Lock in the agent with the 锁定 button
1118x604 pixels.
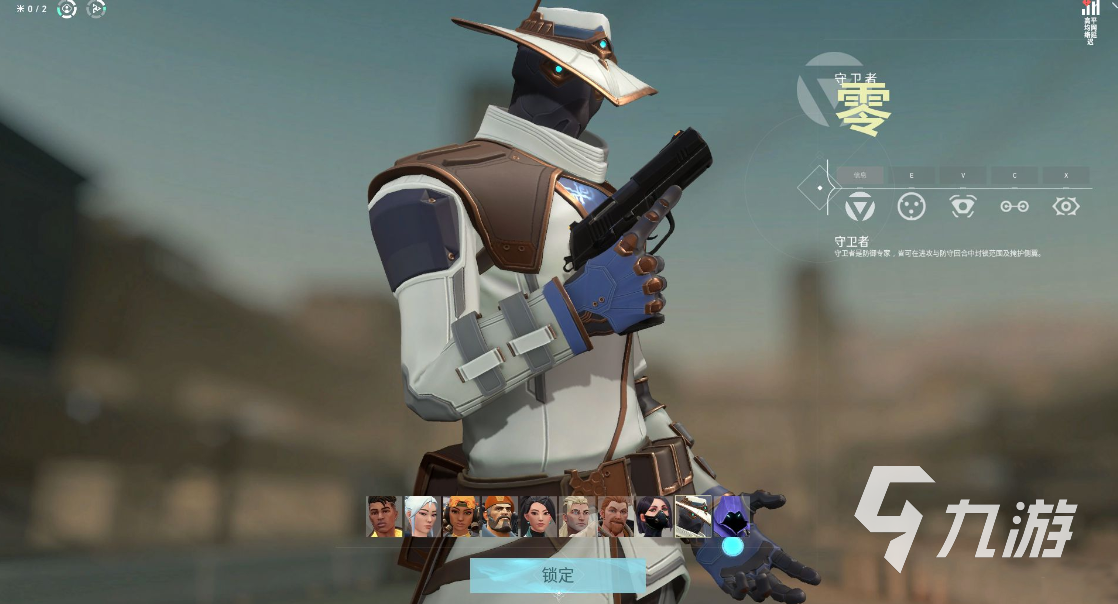tap(557, 575)
